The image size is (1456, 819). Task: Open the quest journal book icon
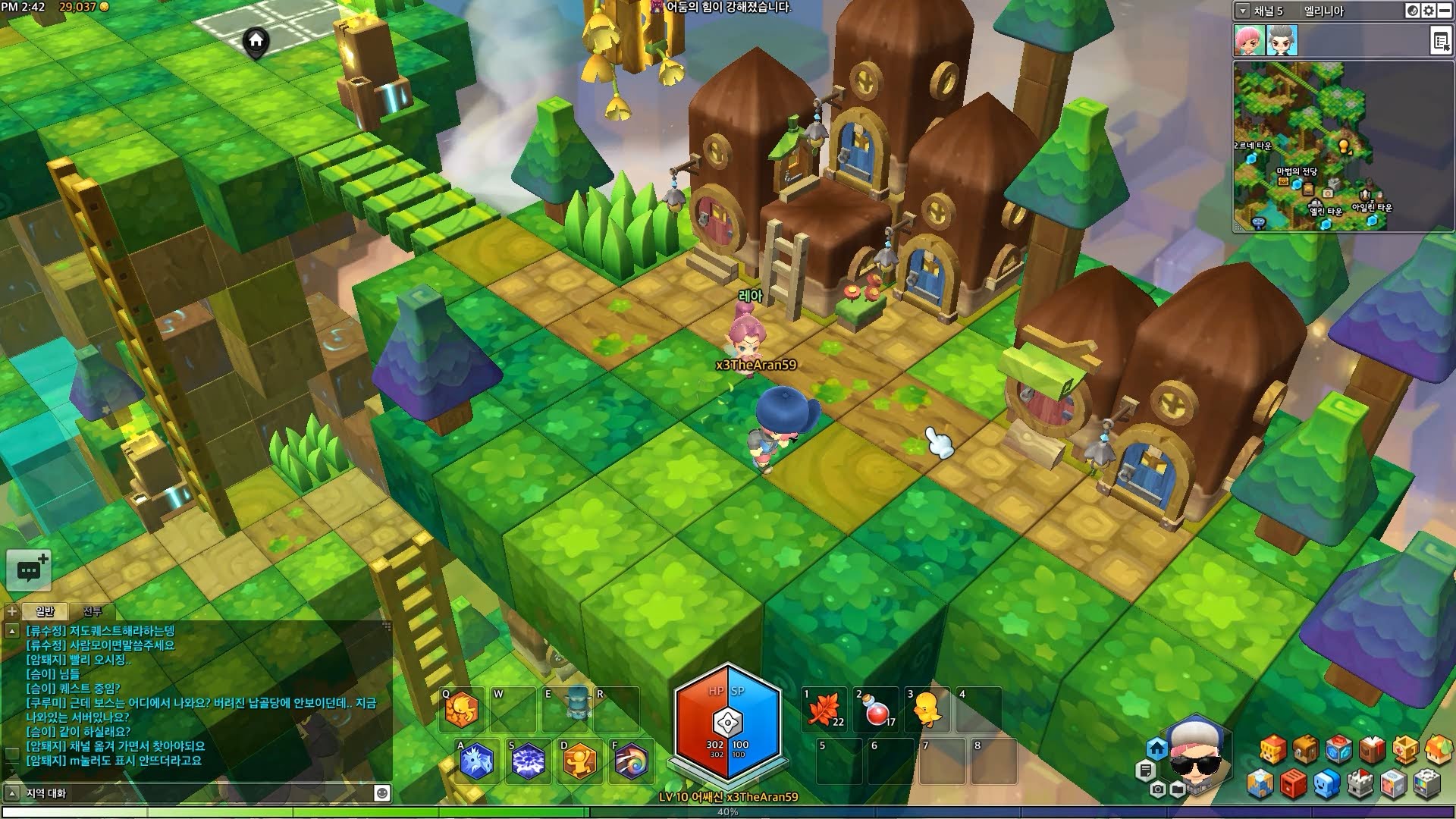pos(1371,749)
